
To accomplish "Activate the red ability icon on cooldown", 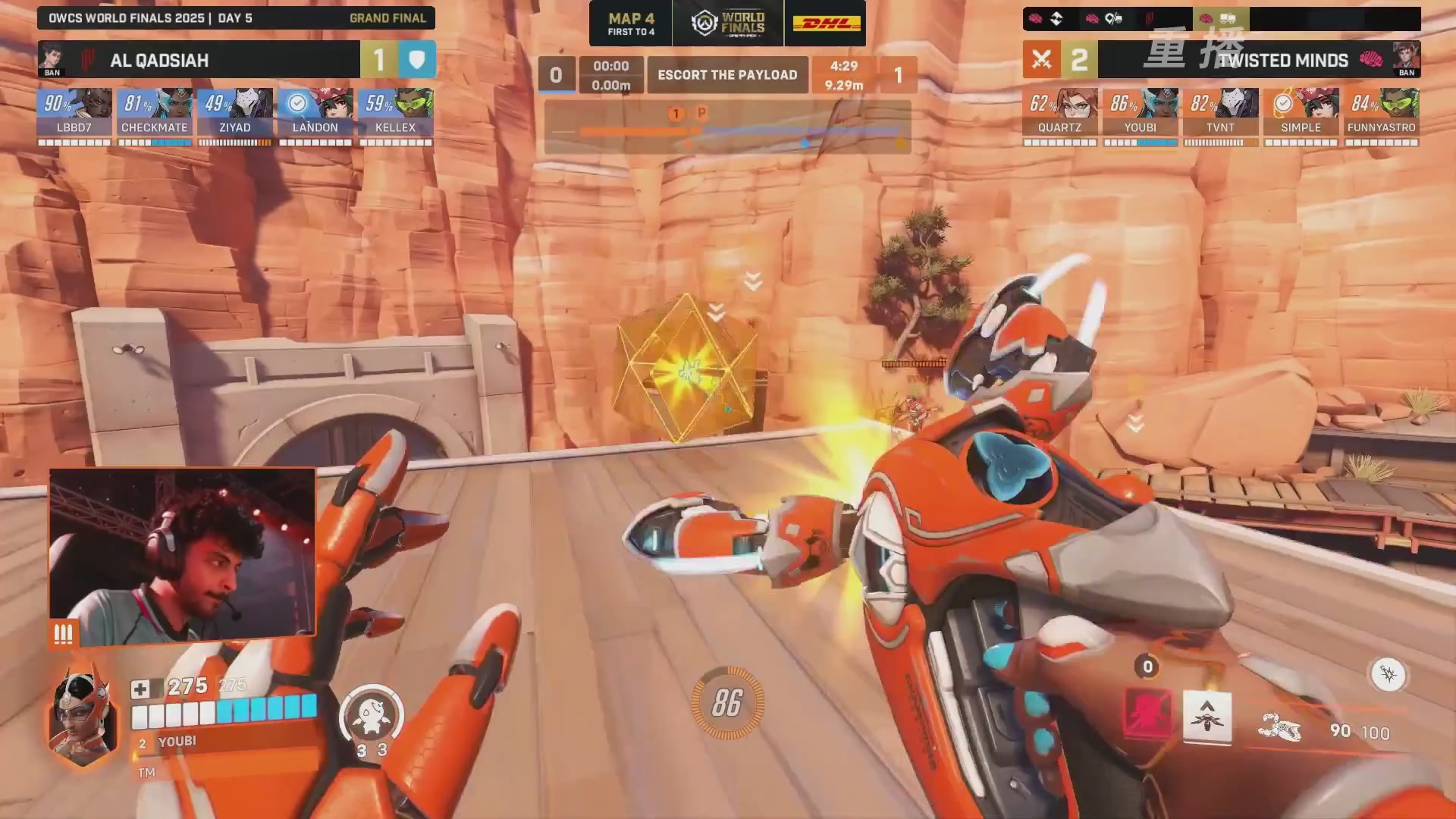I will click(1147, 714).
